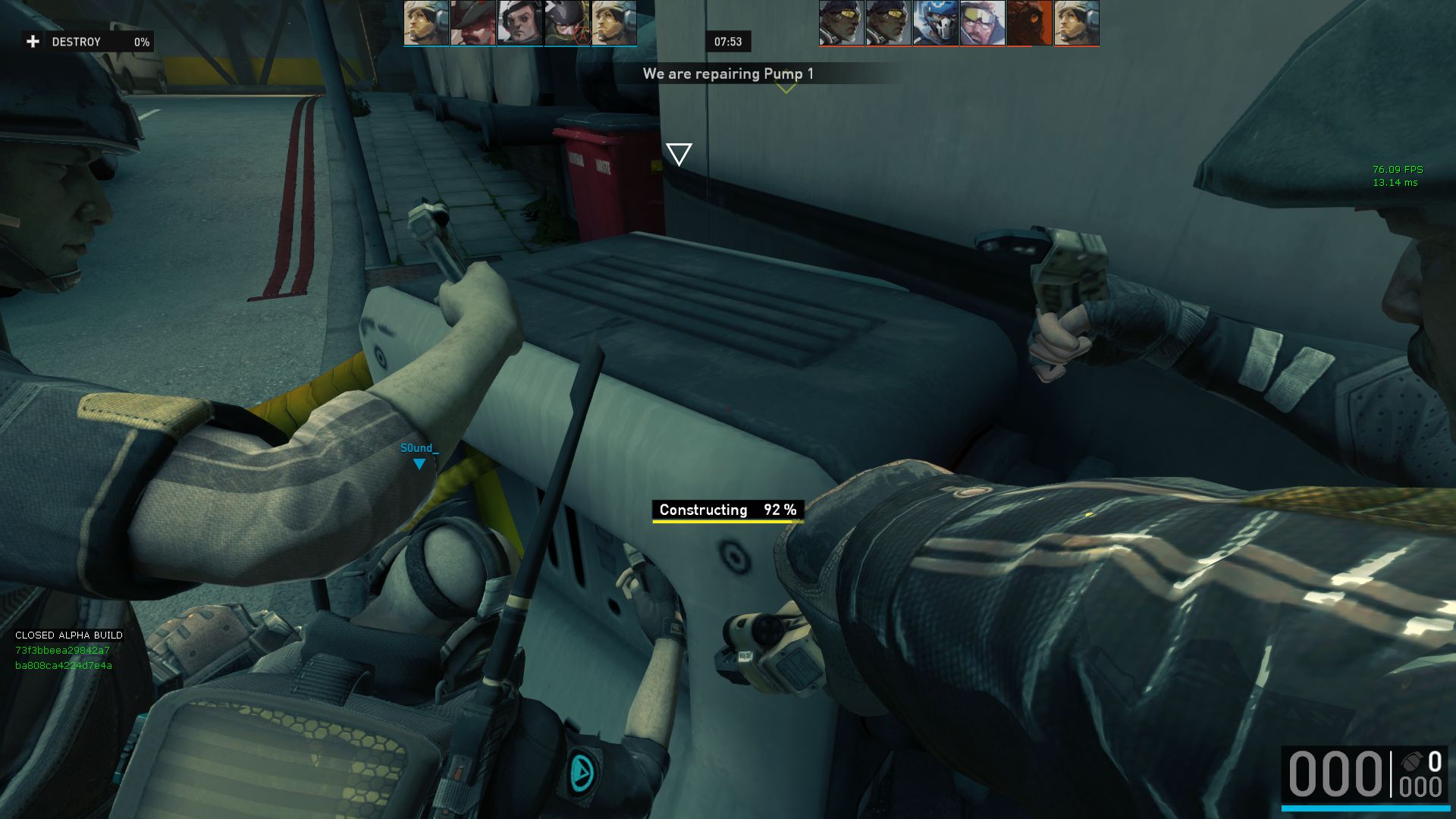The image size is (1456, 819).
Task: Select the headset-wearing teammate portrait
Action: coord(520,24)
